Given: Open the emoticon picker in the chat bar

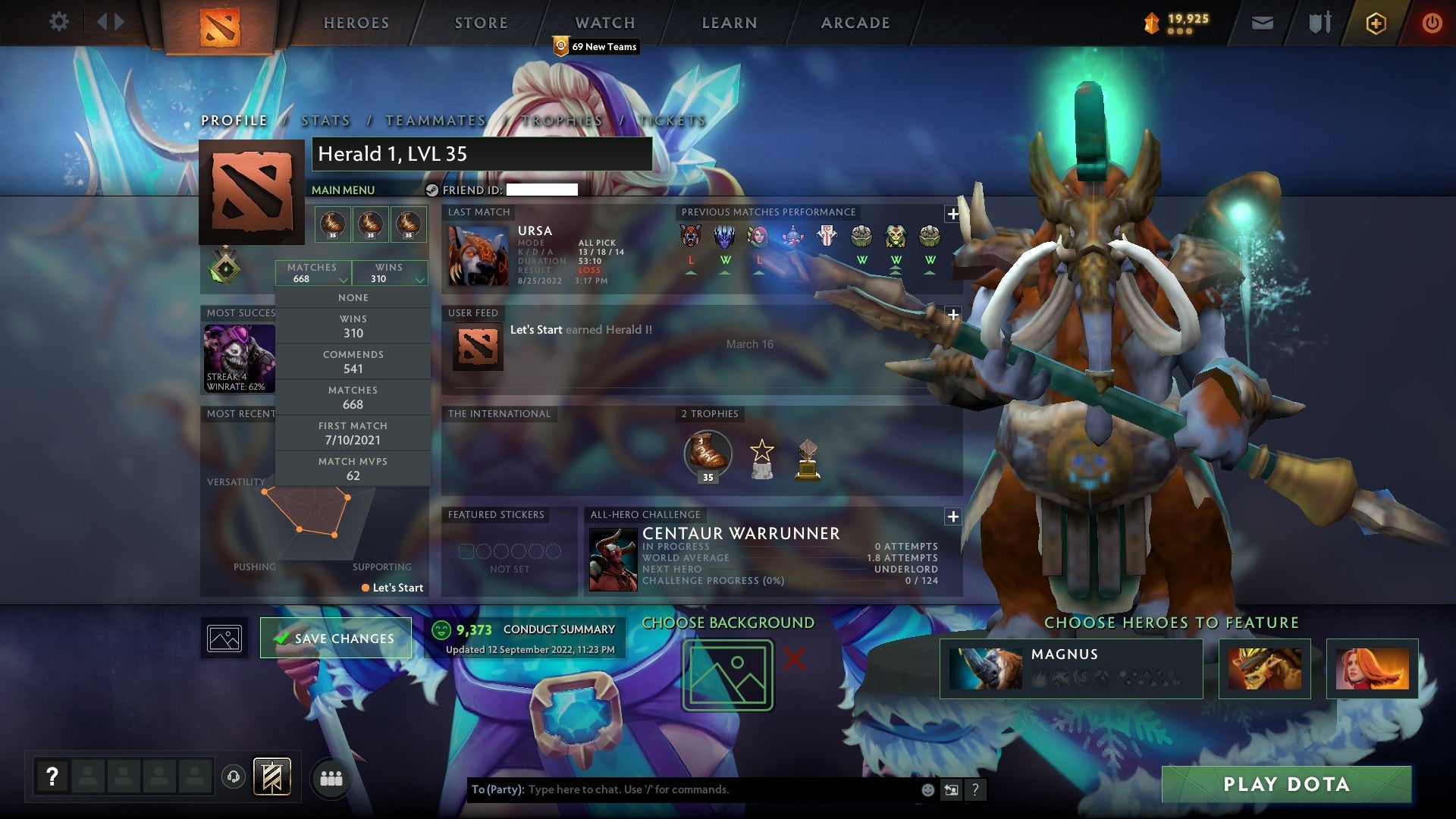Looking at the screenshot, I should (927, 788).
